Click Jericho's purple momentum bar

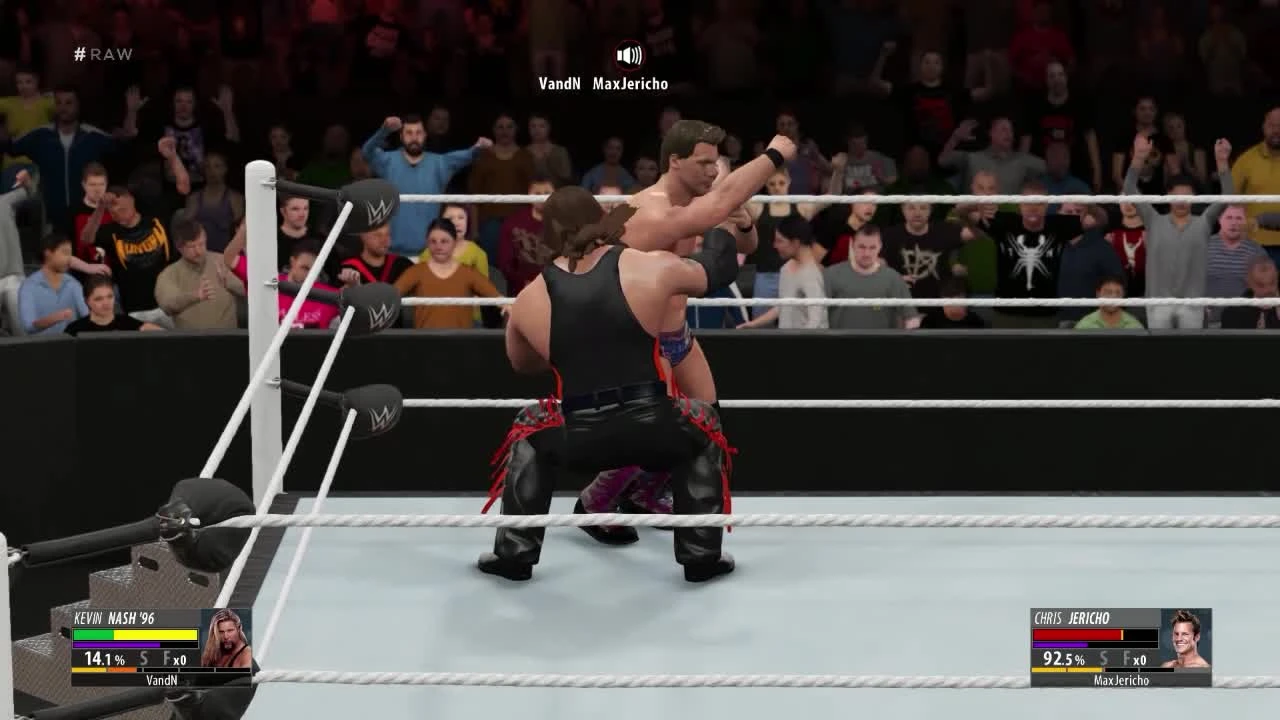[1059, 644]
